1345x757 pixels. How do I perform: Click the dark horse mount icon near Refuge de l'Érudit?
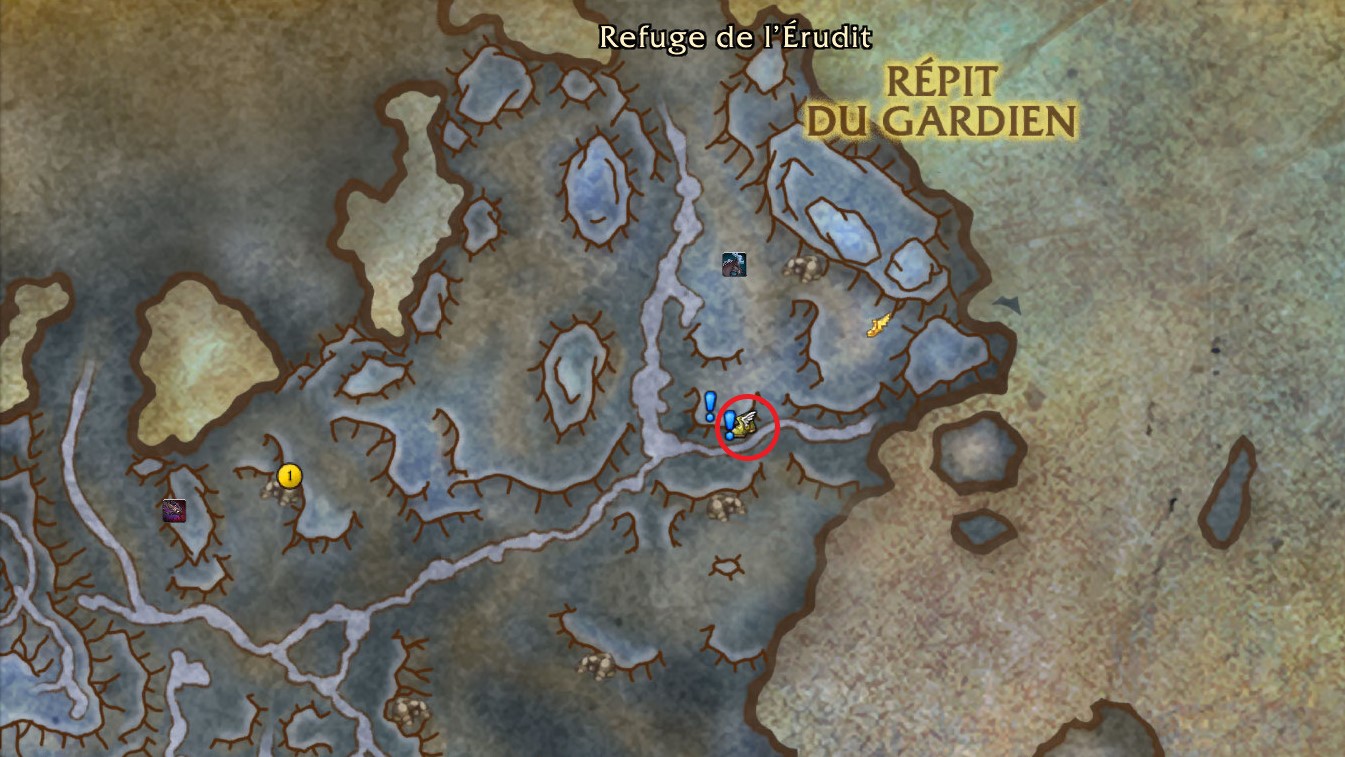click(734, 264)
